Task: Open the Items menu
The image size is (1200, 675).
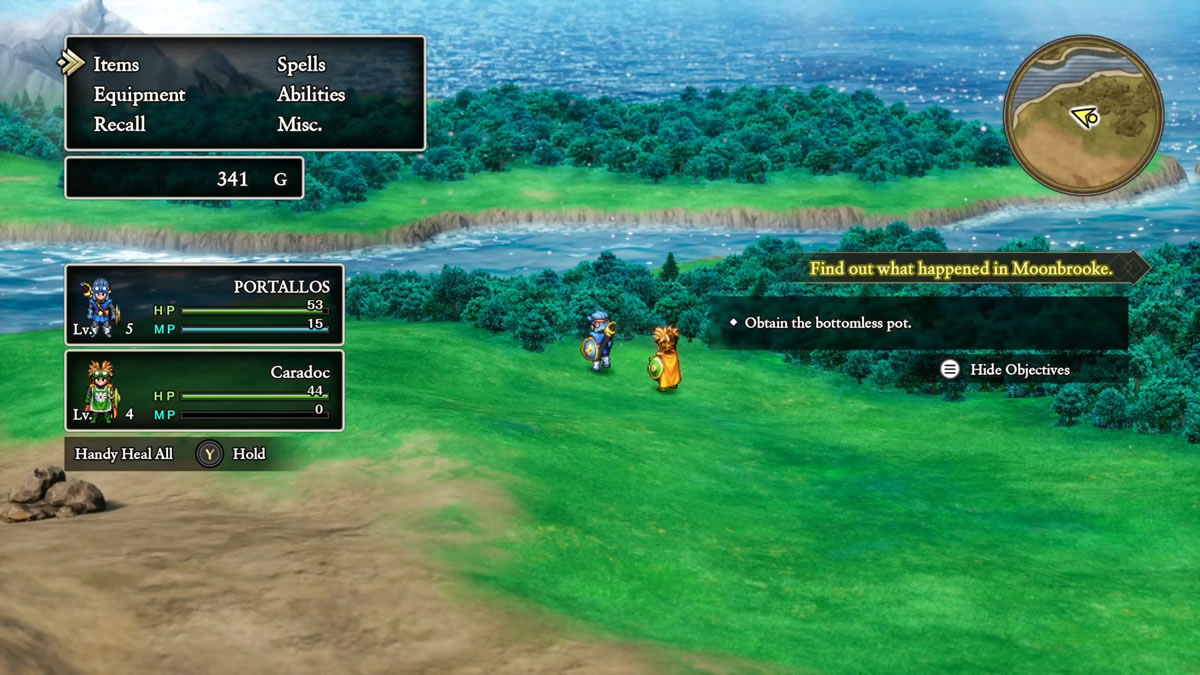Action: pos(116,64)
